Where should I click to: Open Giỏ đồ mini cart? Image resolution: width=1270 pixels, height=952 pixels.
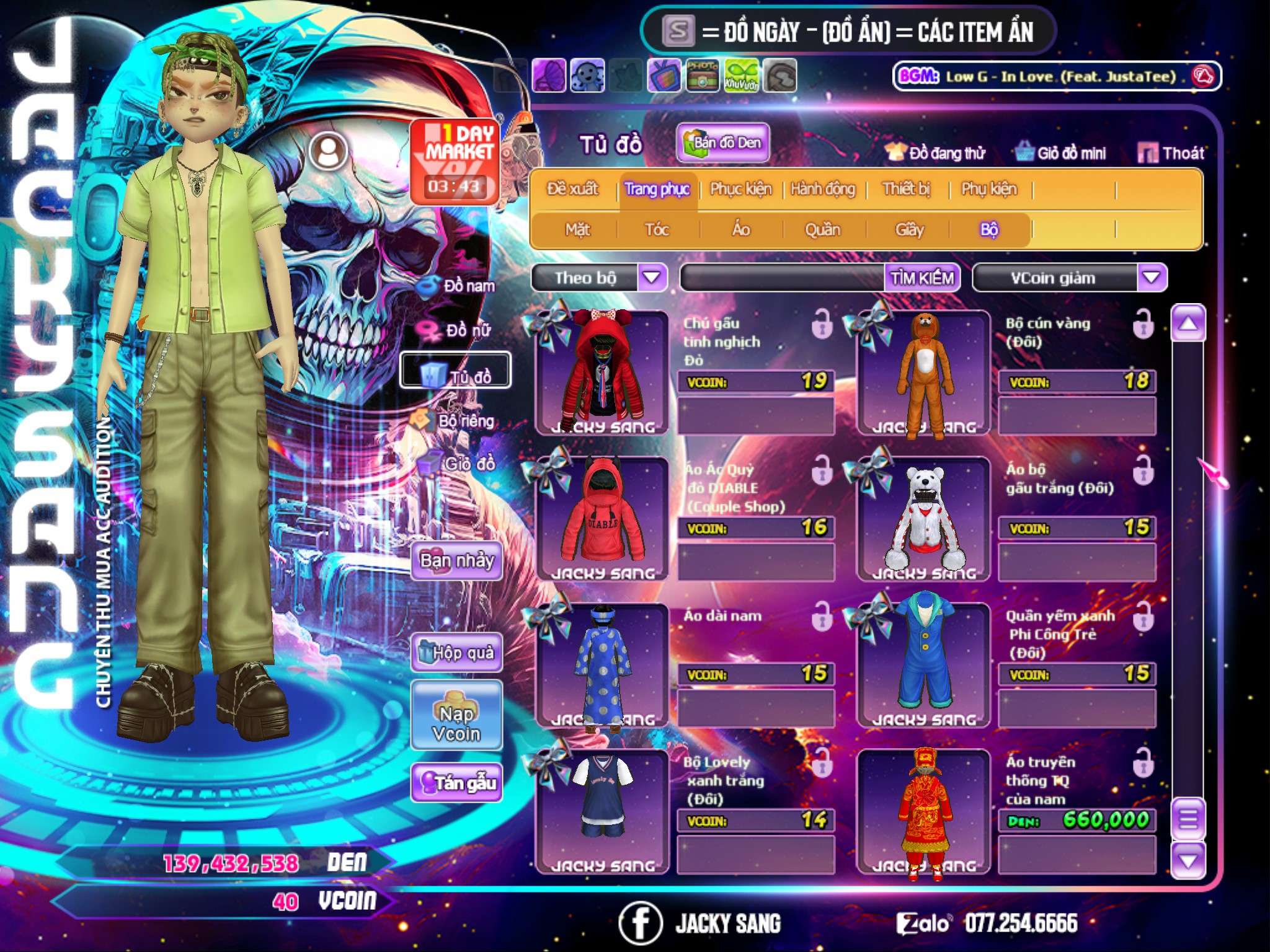pyautogui.click(x=1061, y=153)
